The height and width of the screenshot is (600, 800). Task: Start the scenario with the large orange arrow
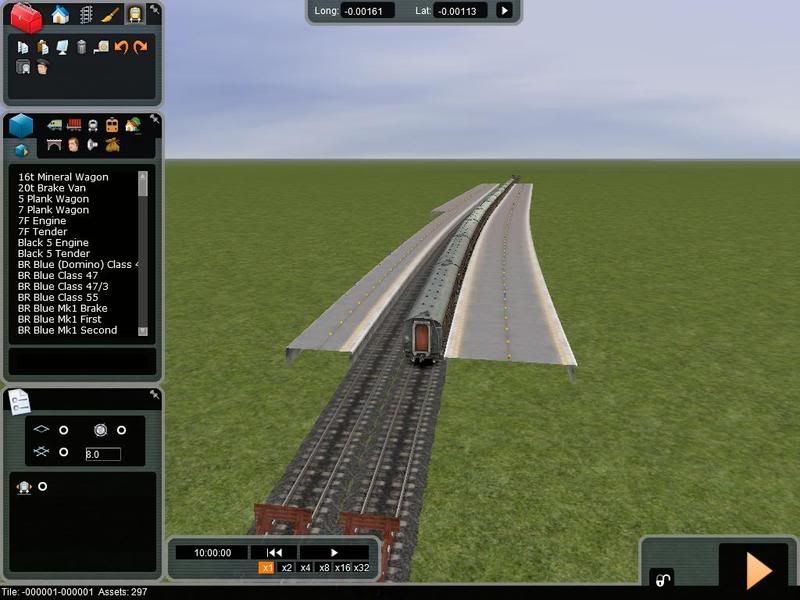(x=758, y=570)
